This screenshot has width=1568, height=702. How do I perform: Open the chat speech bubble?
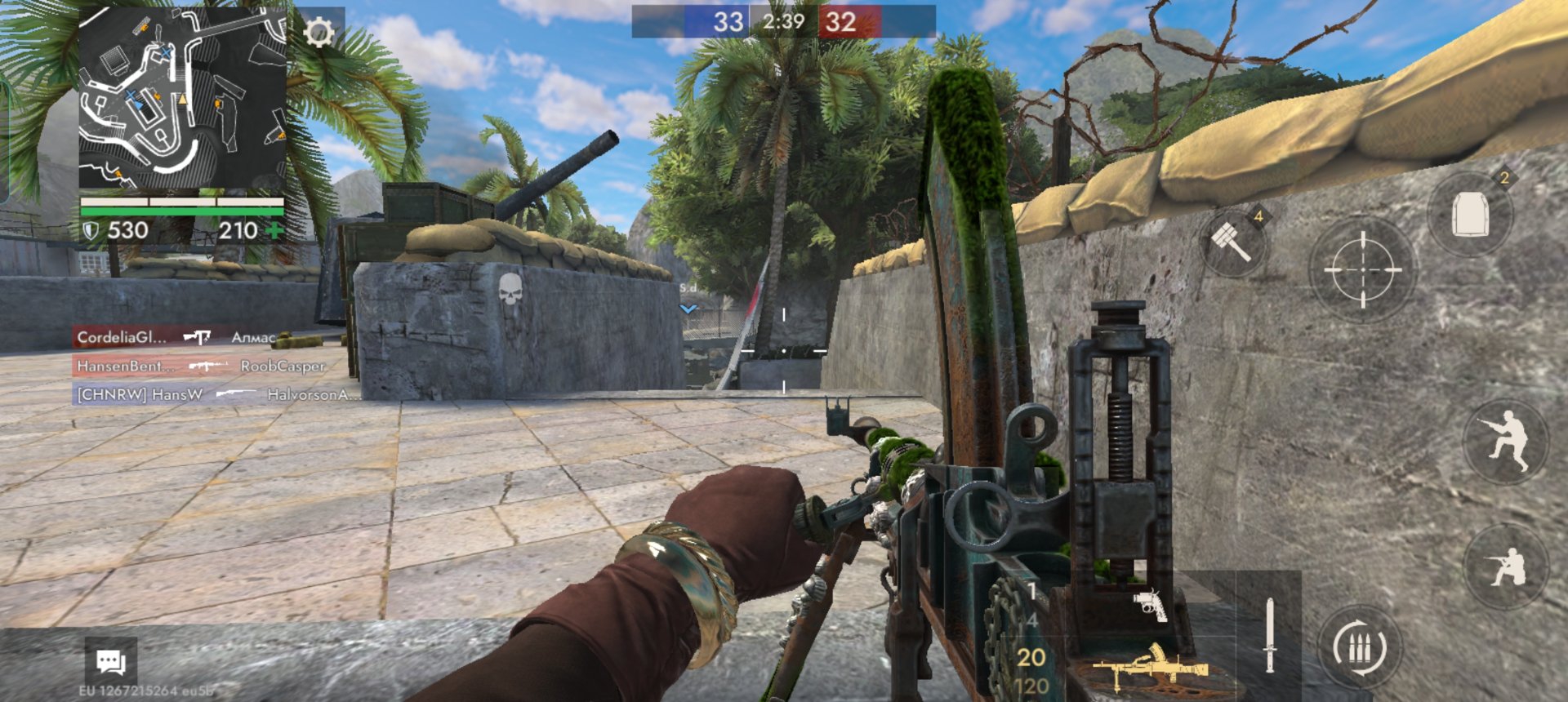(110, 660)
